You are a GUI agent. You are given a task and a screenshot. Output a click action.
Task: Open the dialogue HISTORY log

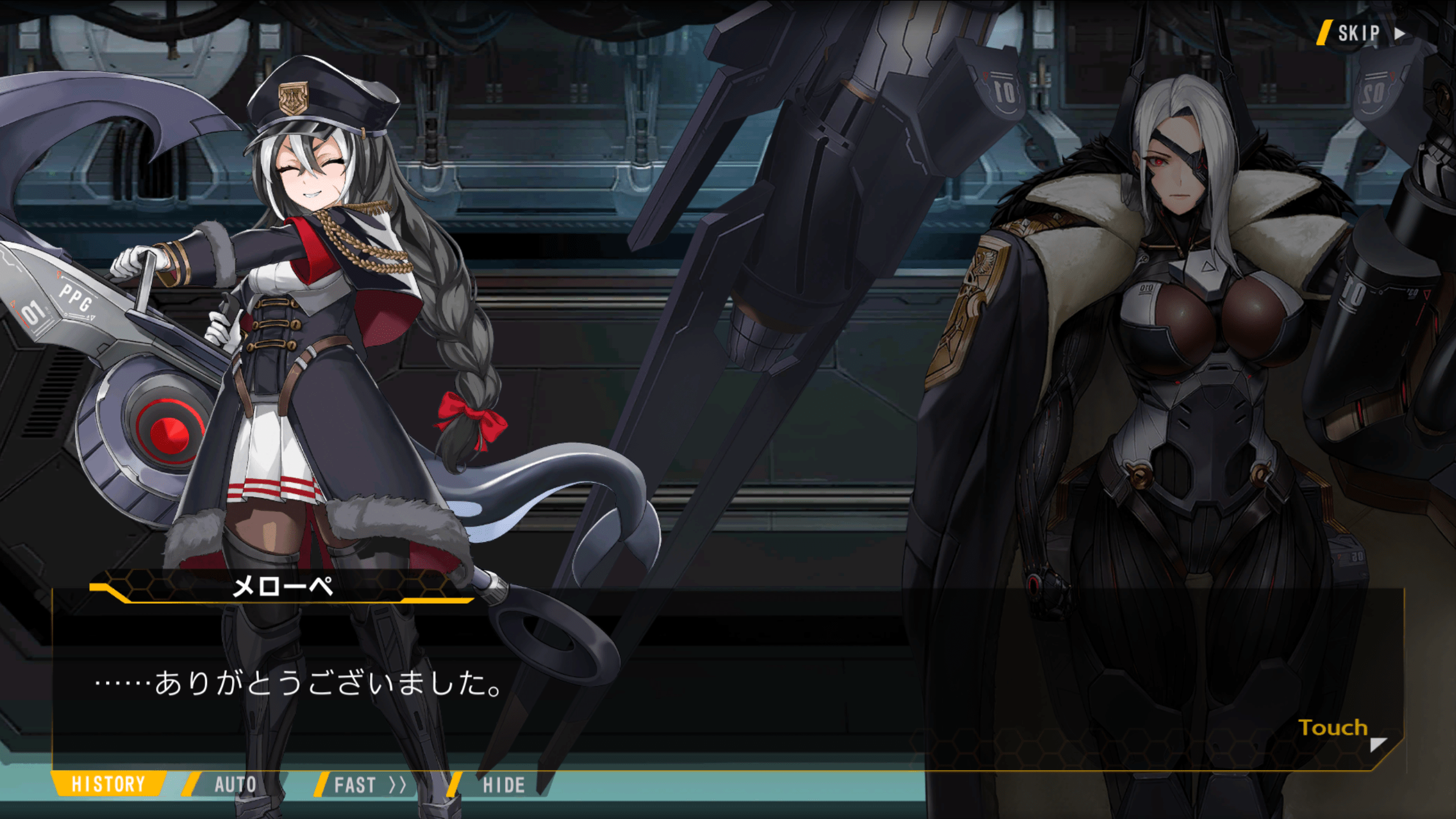click(x=108, y=784)
